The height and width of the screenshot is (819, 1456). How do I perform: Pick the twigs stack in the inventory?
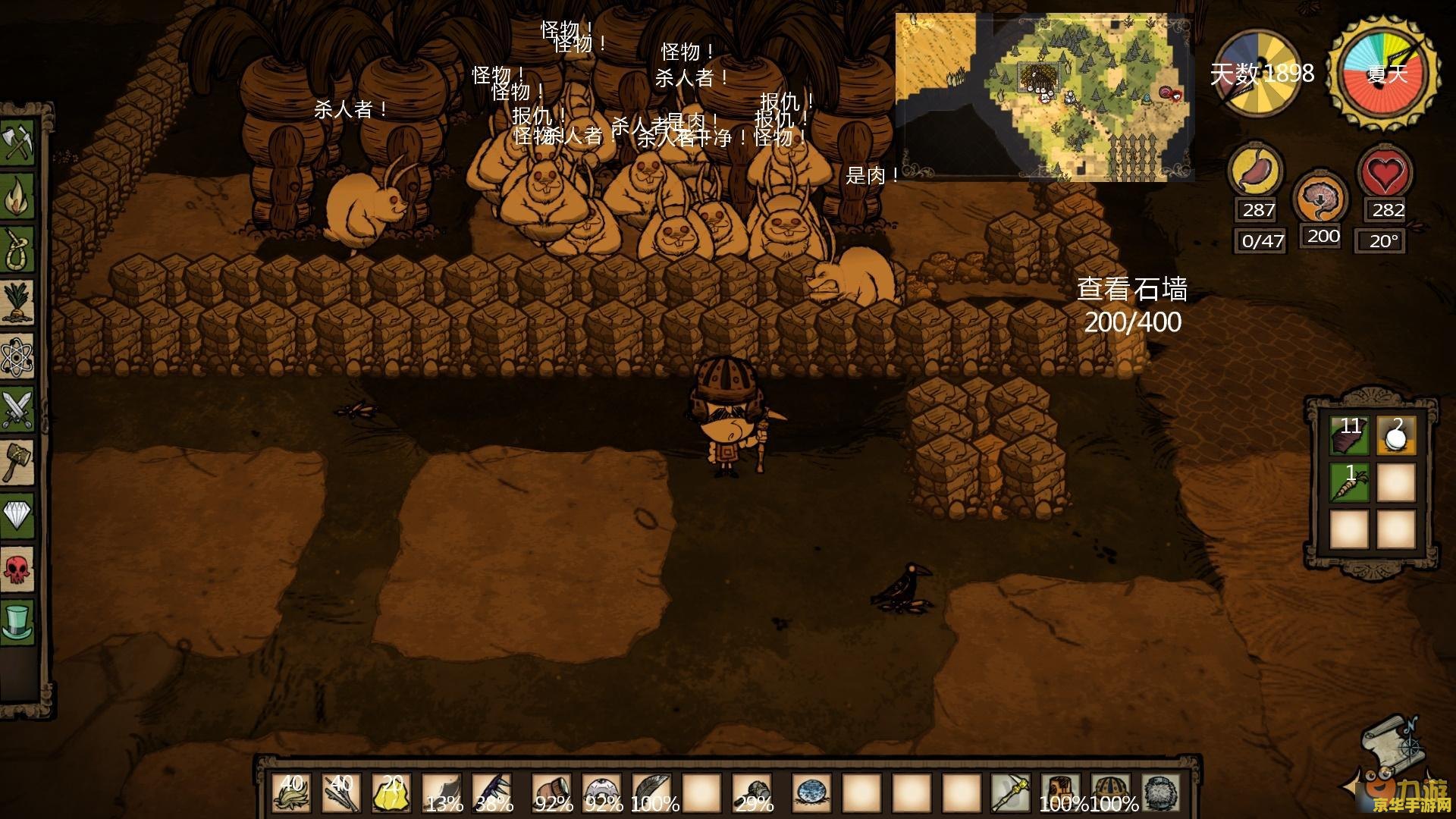click(x=341, y=793)
